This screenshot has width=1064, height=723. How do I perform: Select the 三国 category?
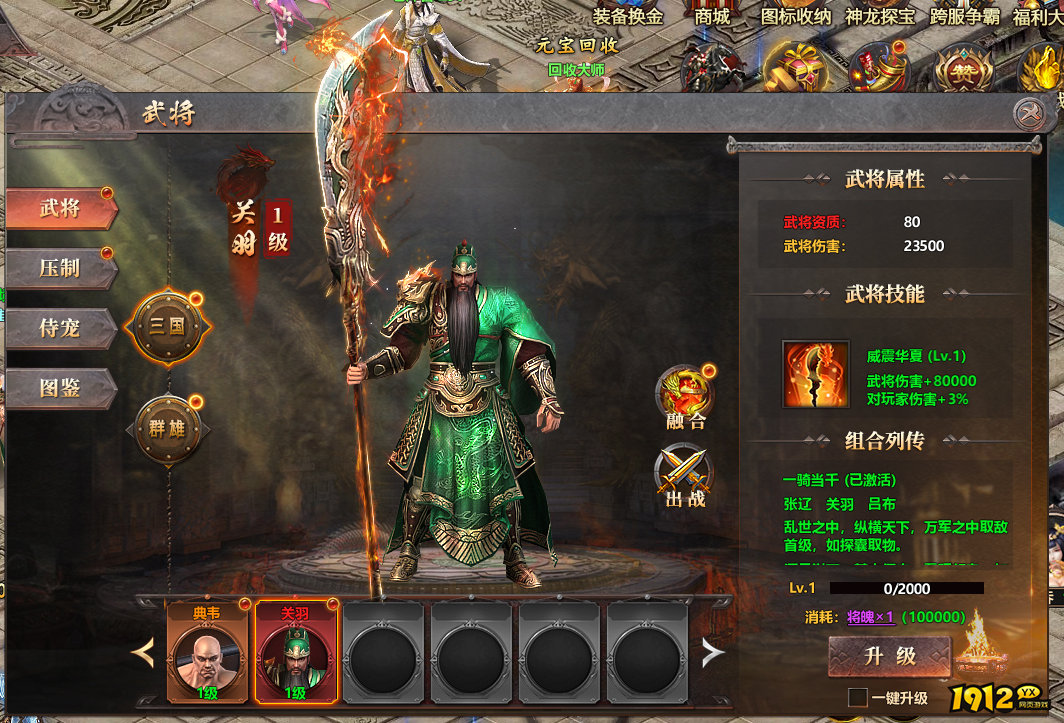click(167, 327)
